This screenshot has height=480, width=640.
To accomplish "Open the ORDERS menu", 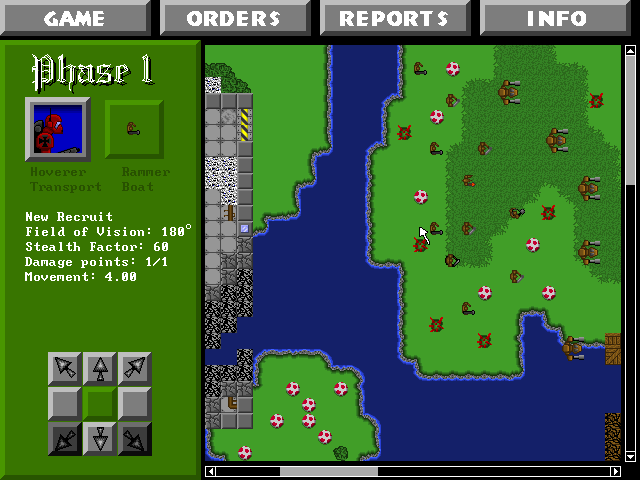I will (x=234, y=18).
